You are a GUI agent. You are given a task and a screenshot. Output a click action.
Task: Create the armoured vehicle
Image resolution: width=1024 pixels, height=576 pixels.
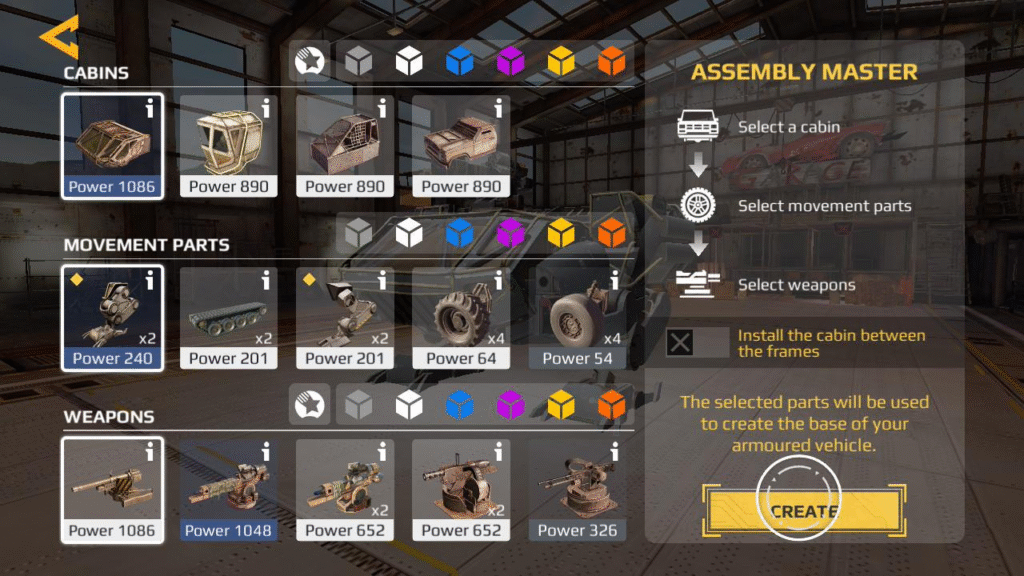pyautogui.click(x=803, y=510)
